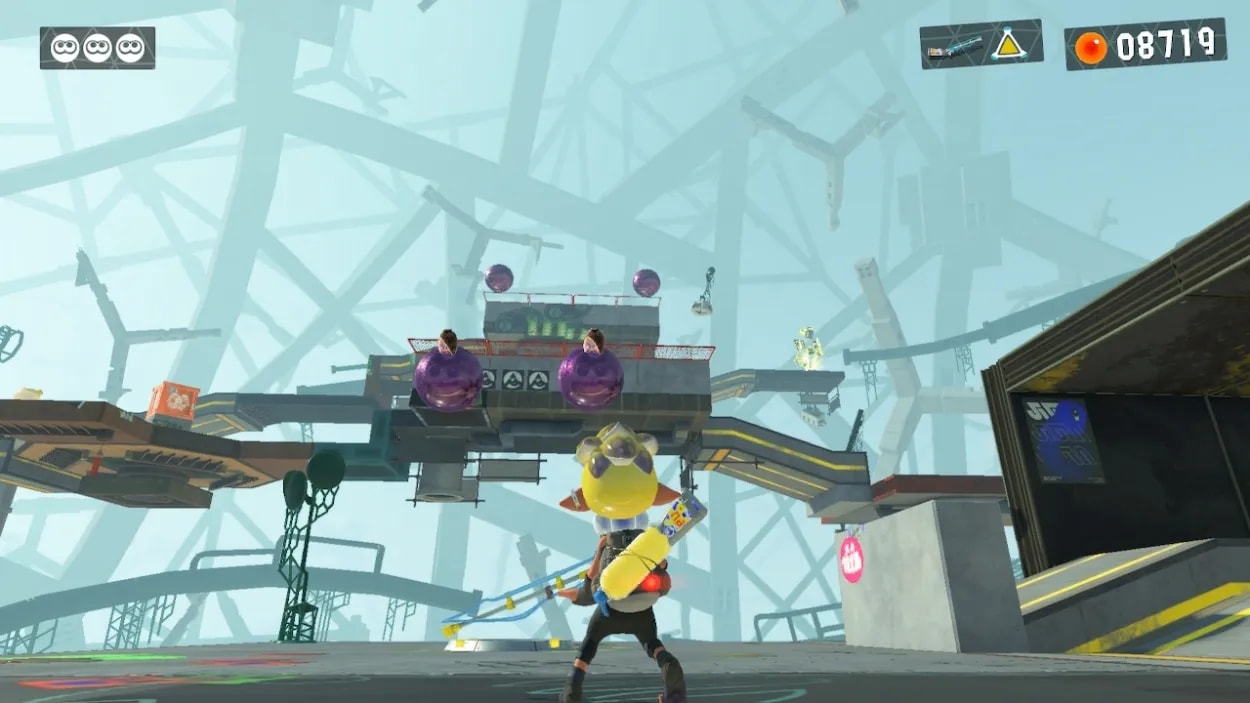Click the three-squid lives panel
This screenshot has height=703, width=1250.
pos(97,48)
